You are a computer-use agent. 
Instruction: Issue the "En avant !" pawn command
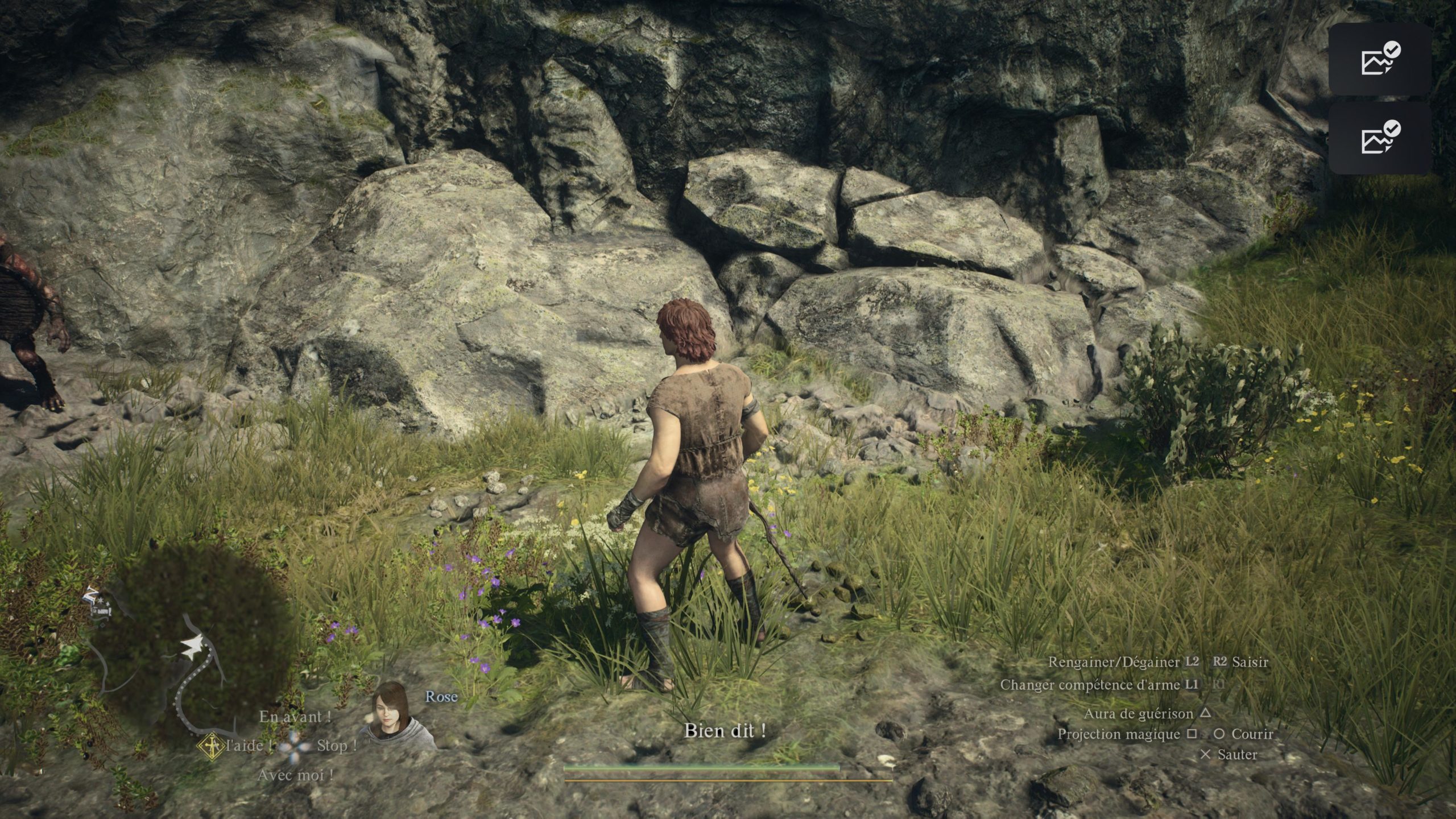pyautogui.click(x=295, y=717)
